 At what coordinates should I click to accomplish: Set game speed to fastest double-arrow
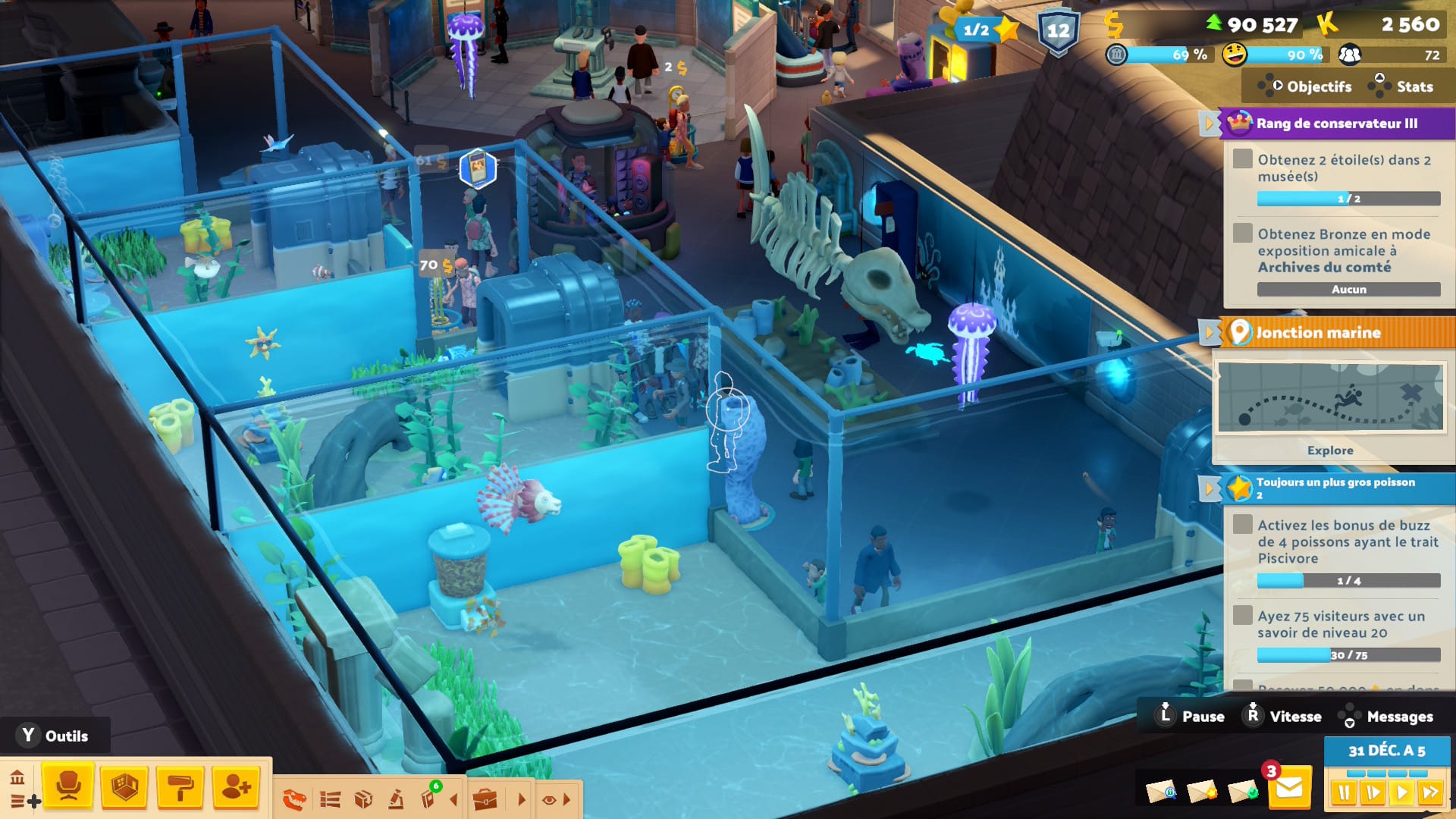(x=1430, y=793)
